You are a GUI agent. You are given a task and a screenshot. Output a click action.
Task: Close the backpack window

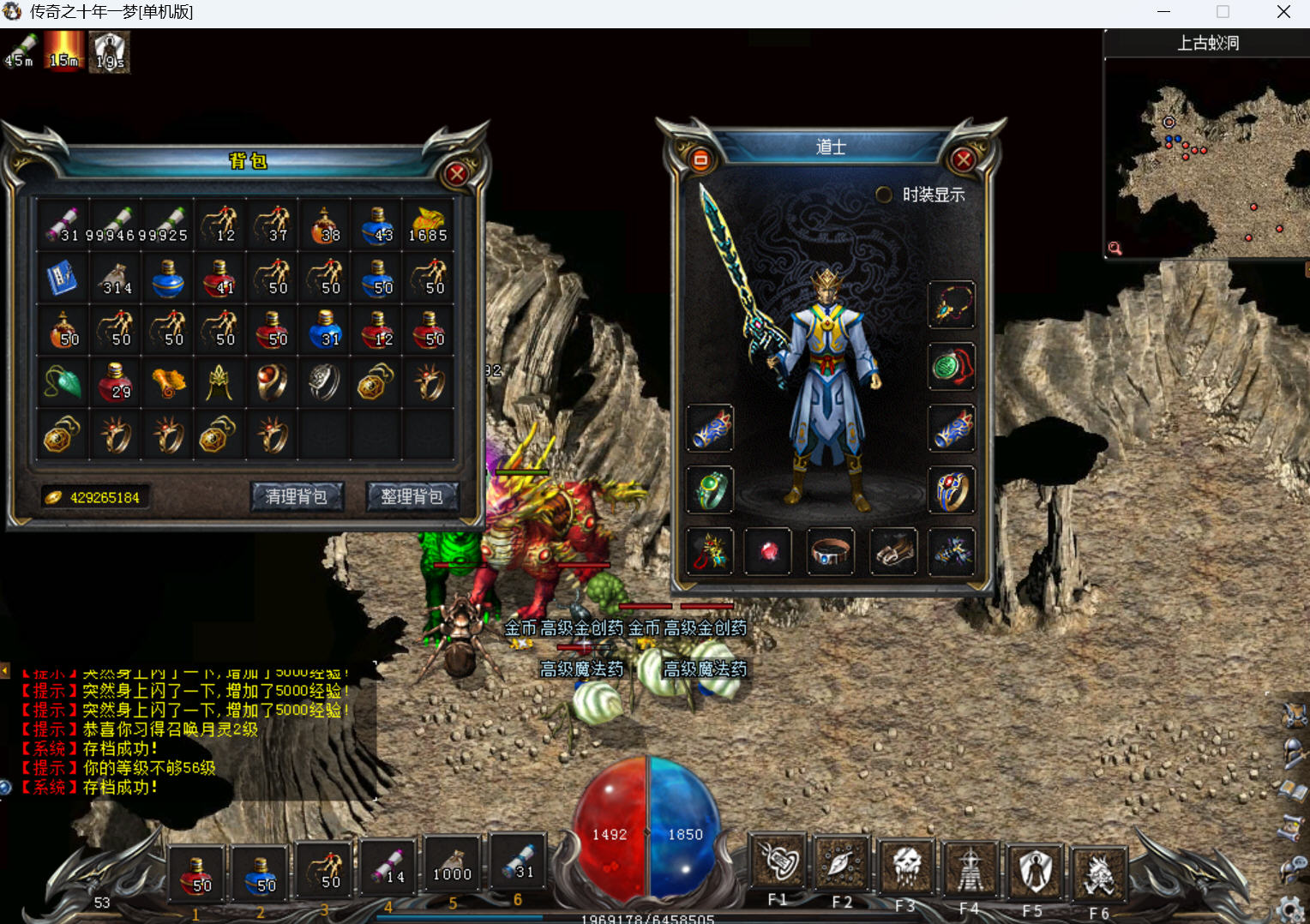[457, 174]
